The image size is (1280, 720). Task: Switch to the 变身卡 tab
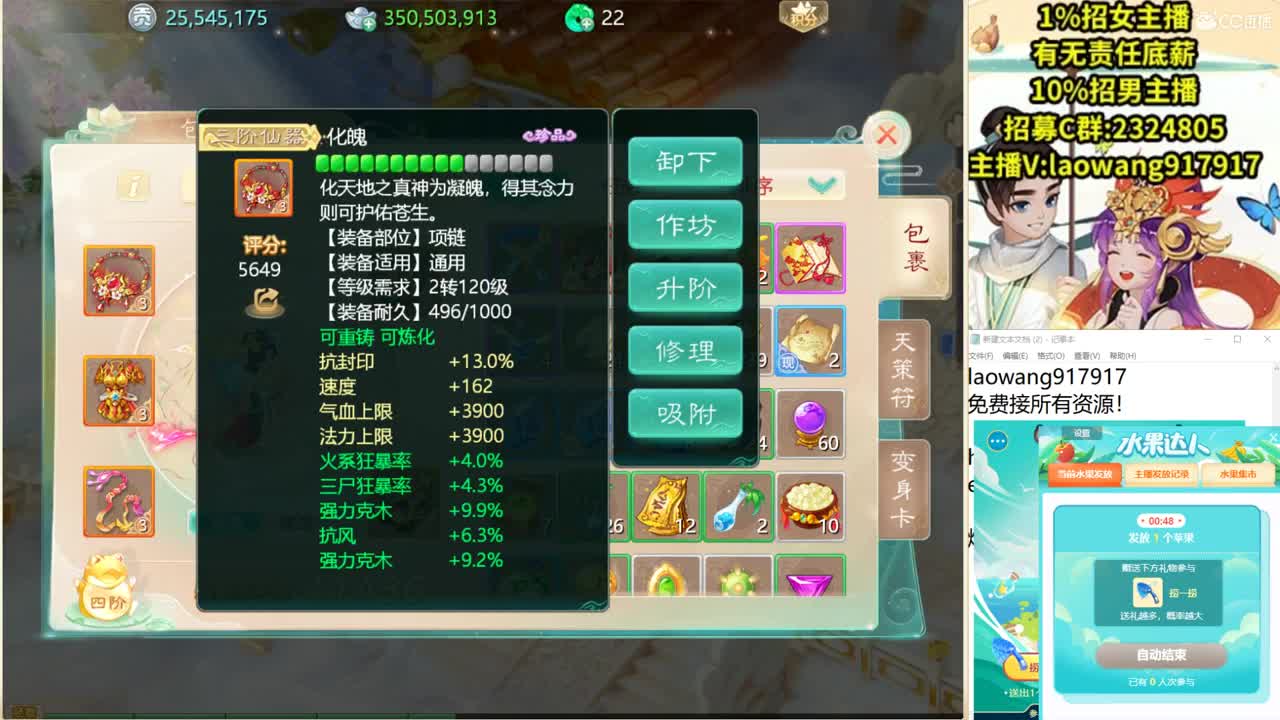[x=905, y=487]
